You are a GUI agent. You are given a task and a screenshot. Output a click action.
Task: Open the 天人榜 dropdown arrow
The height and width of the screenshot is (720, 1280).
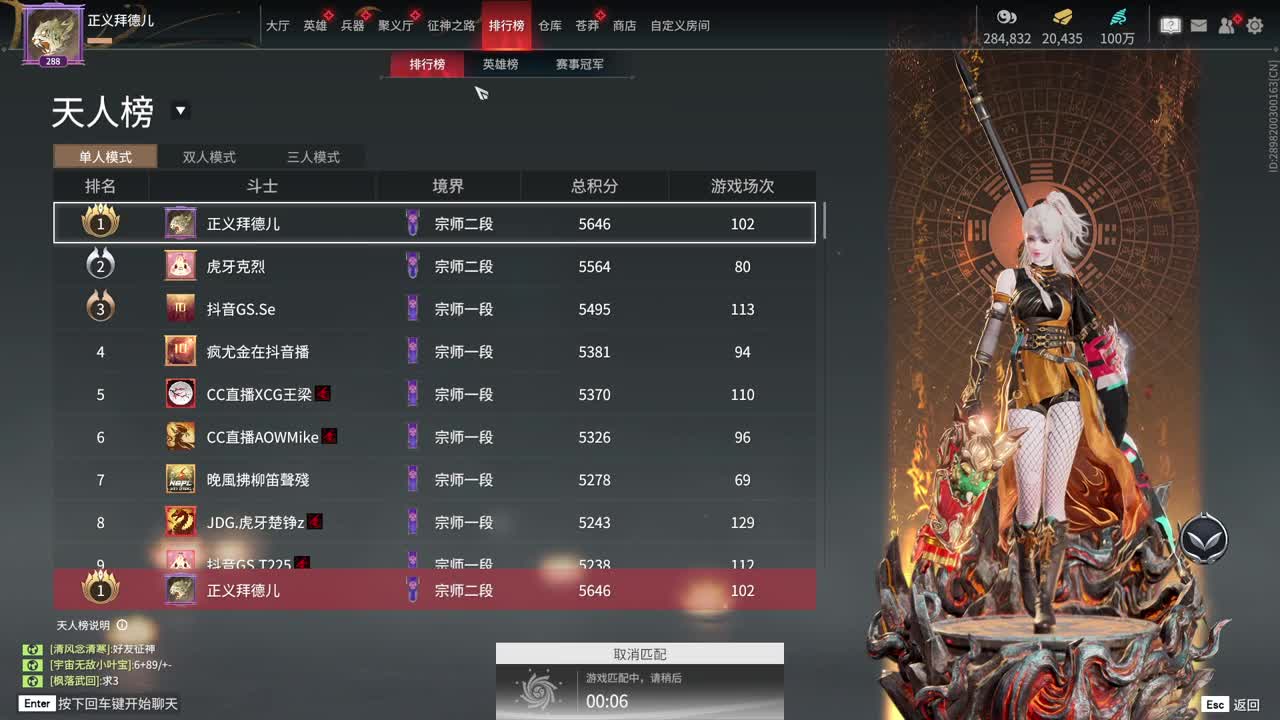pos(180,112)
